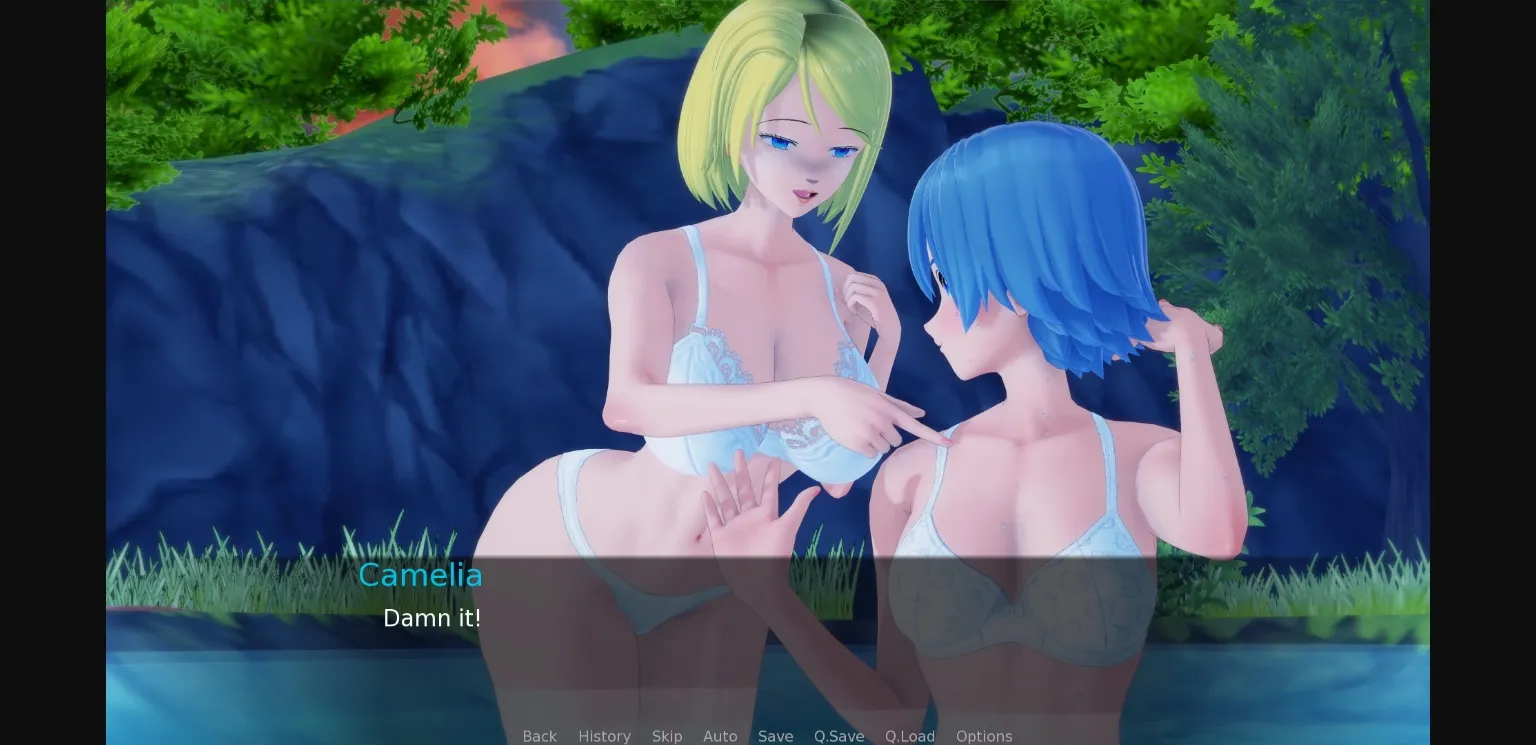Screen dimensions: 1536x745
Task: Click Back at far left of menu
Action: 540,736
